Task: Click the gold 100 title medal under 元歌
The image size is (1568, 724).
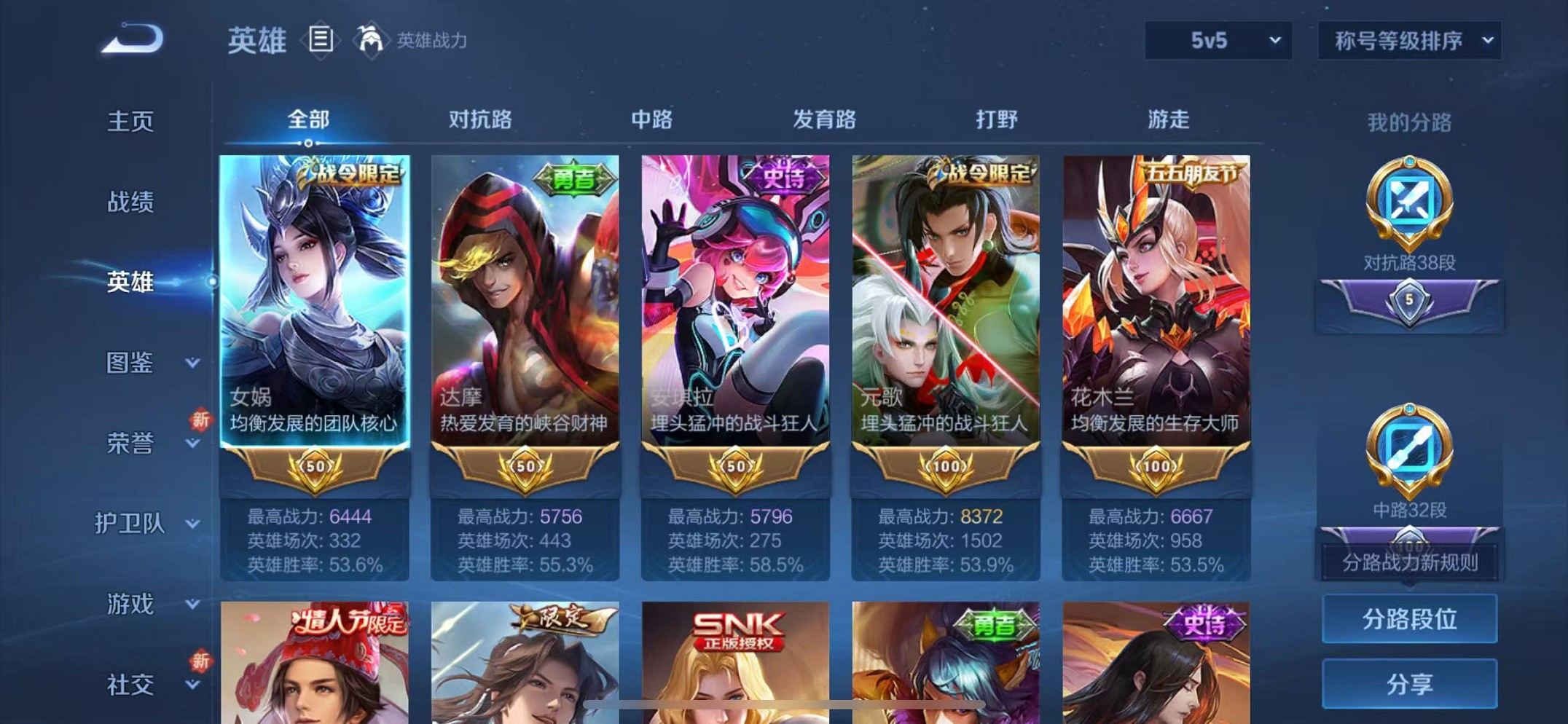Action: 946,465
